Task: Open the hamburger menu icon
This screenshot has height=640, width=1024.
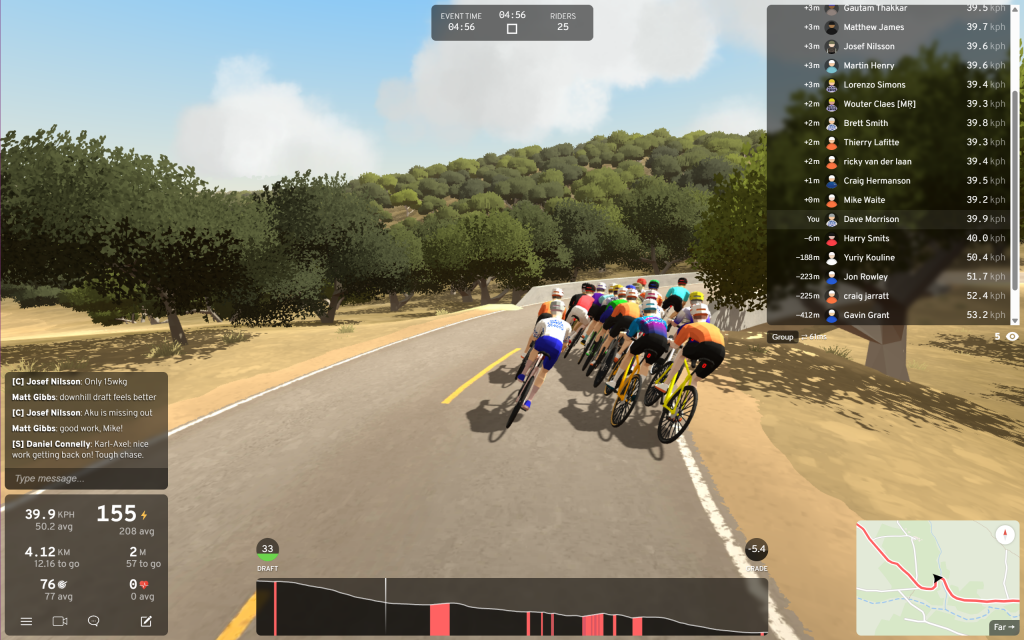Action: pyautogui.click(x=27, y=621)
